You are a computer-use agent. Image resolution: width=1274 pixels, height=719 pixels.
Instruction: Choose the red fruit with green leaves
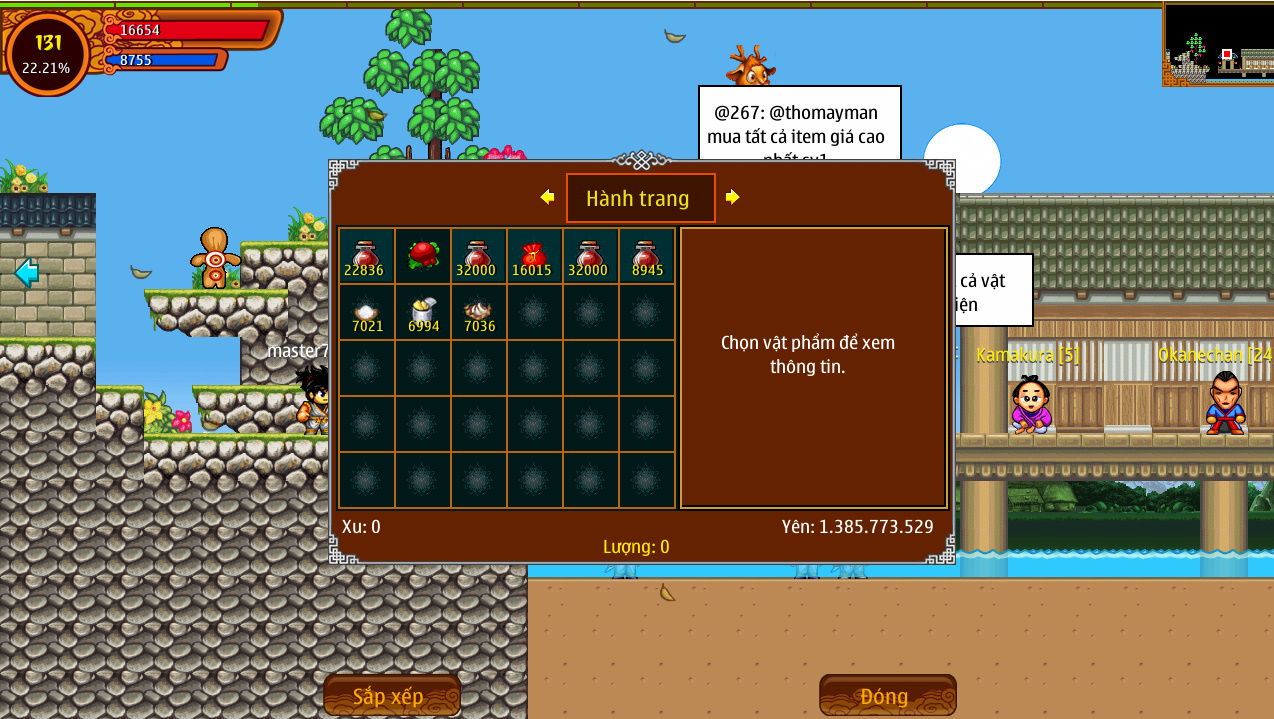click(x=423, y=256)
